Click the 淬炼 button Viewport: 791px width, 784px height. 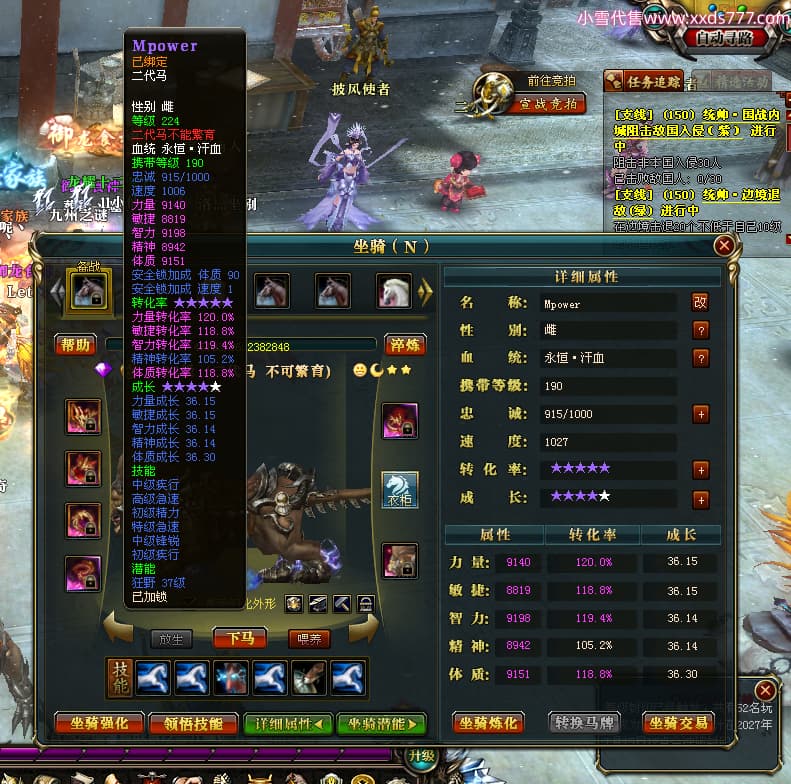[405, 345]
